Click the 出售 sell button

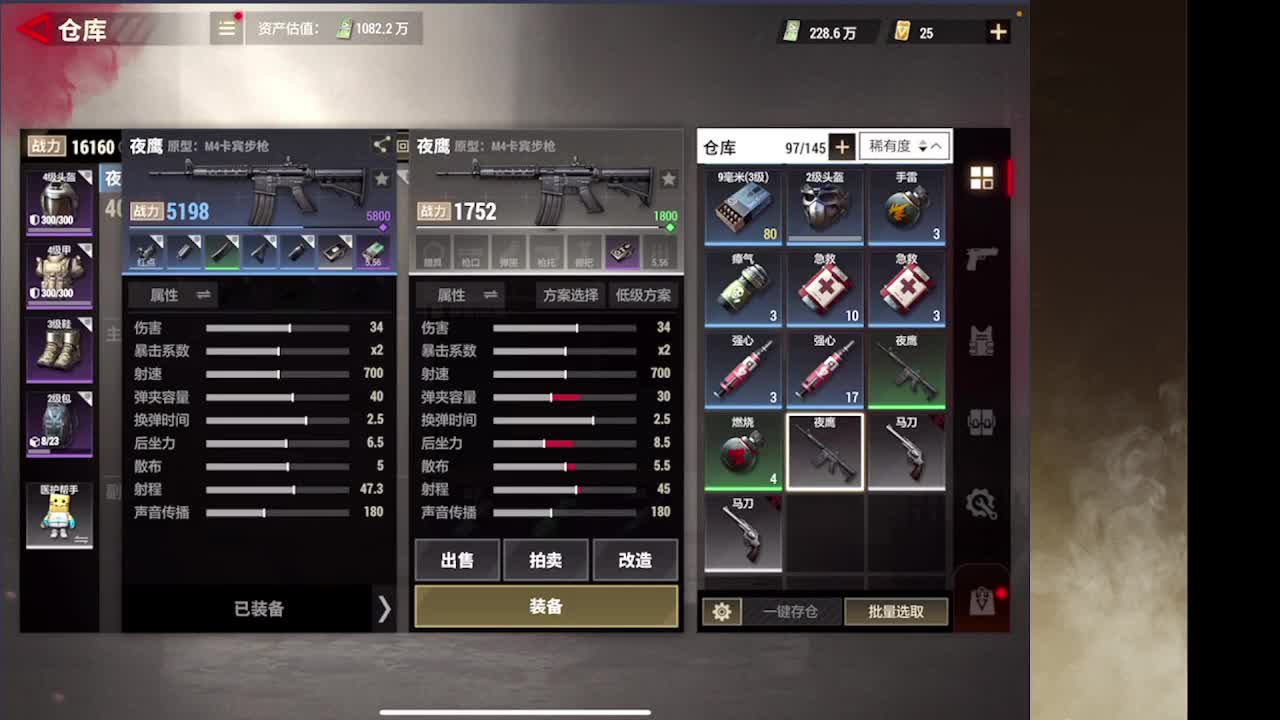tap(457, 560)
